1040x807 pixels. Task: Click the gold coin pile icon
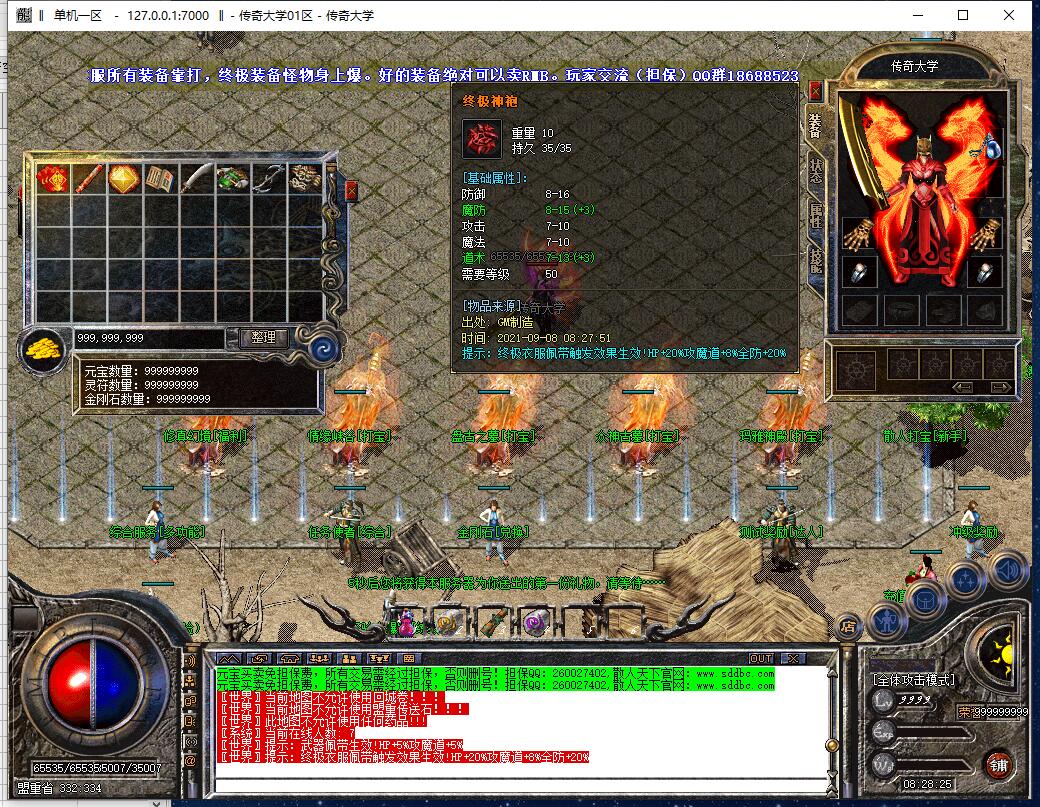(44, 350)
